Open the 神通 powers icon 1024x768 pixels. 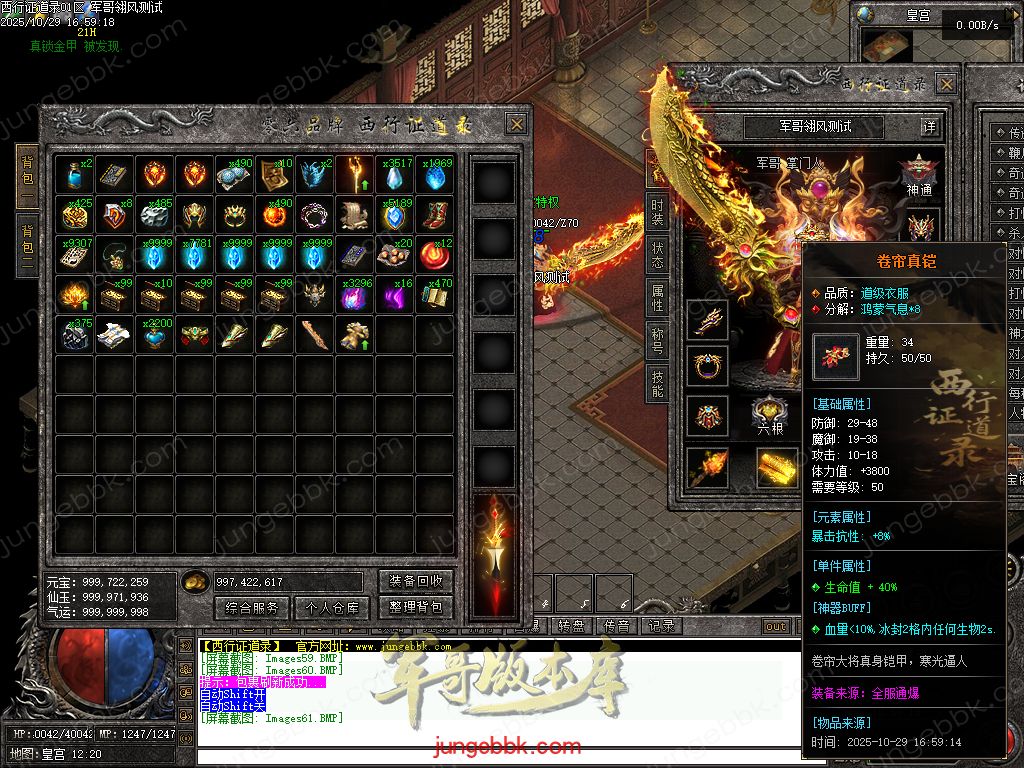pyautogui.click(x=920, y=175)
